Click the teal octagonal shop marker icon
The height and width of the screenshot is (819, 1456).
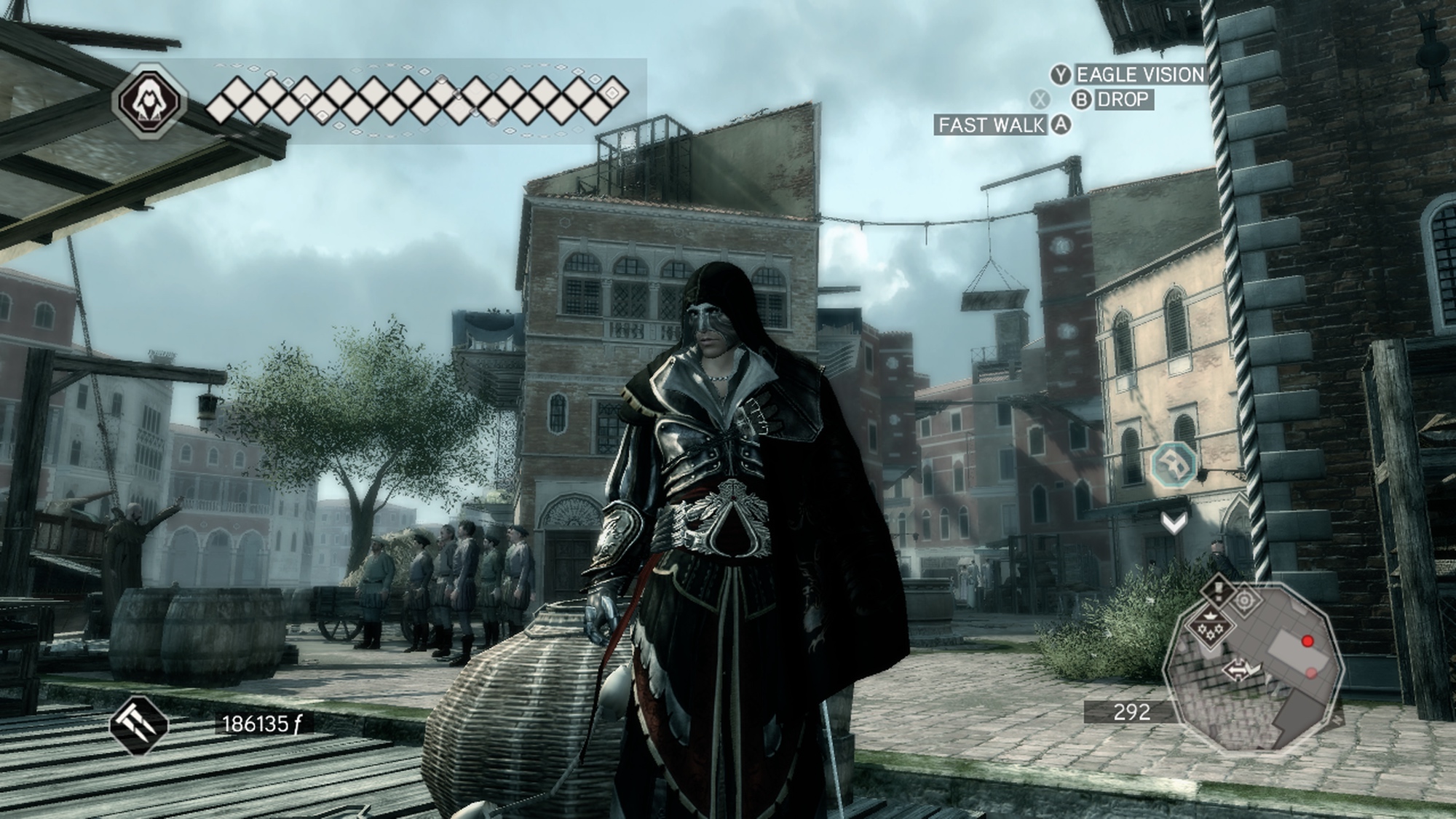pyautogui.click(x=1174, y=464)
